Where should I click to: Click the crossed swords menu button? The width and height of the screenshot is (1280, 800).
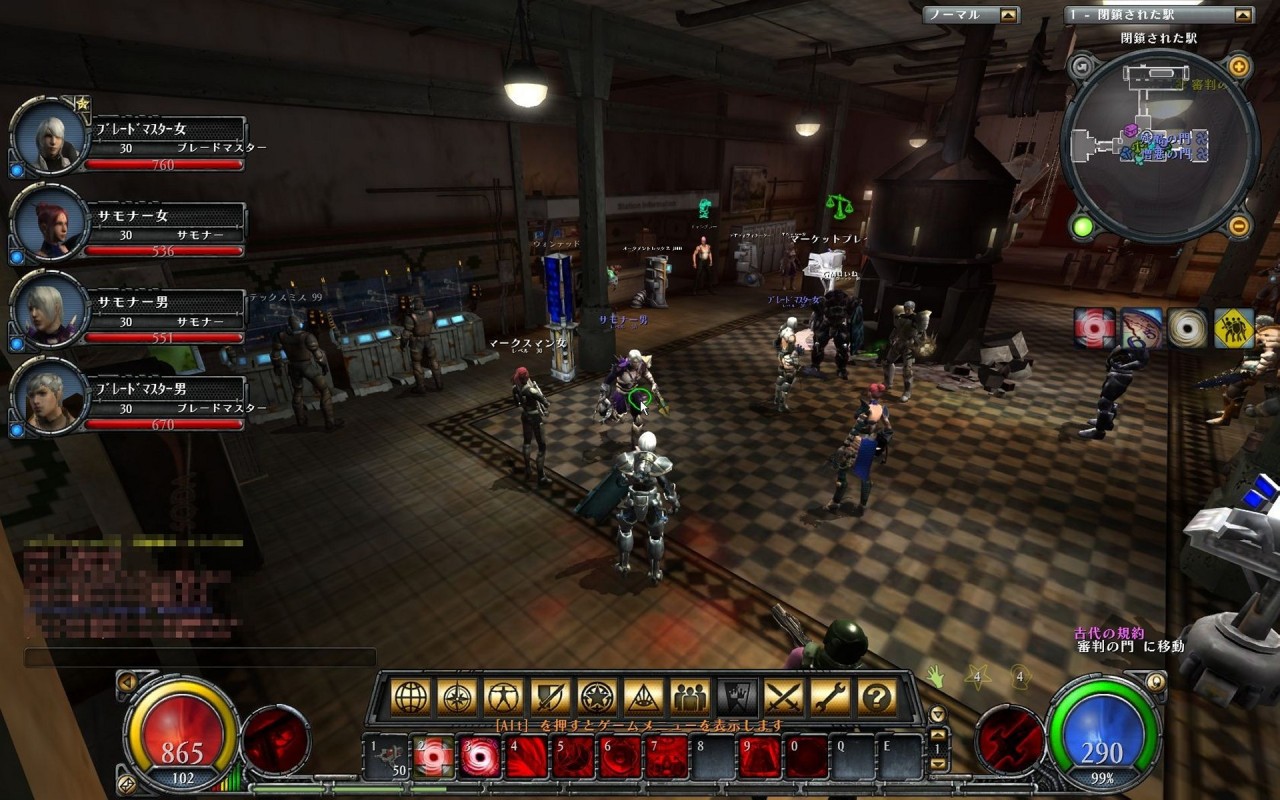(x=783, y=697)
